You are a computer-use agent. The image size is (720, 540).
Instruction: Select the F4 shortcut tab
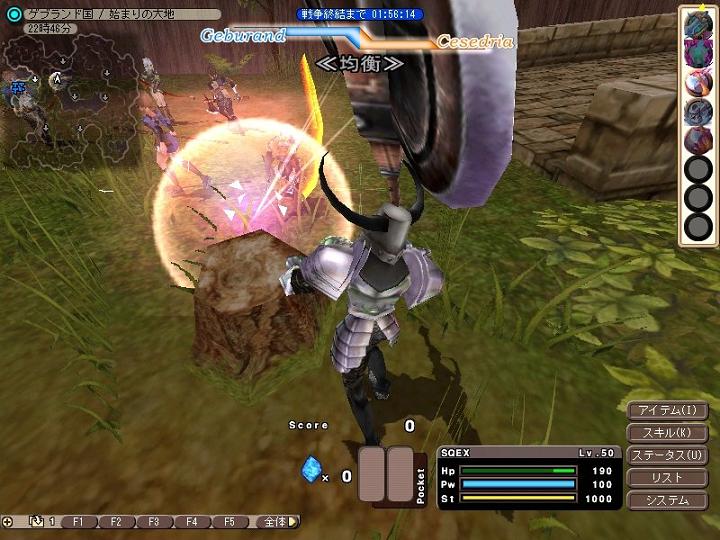[191, 522]
